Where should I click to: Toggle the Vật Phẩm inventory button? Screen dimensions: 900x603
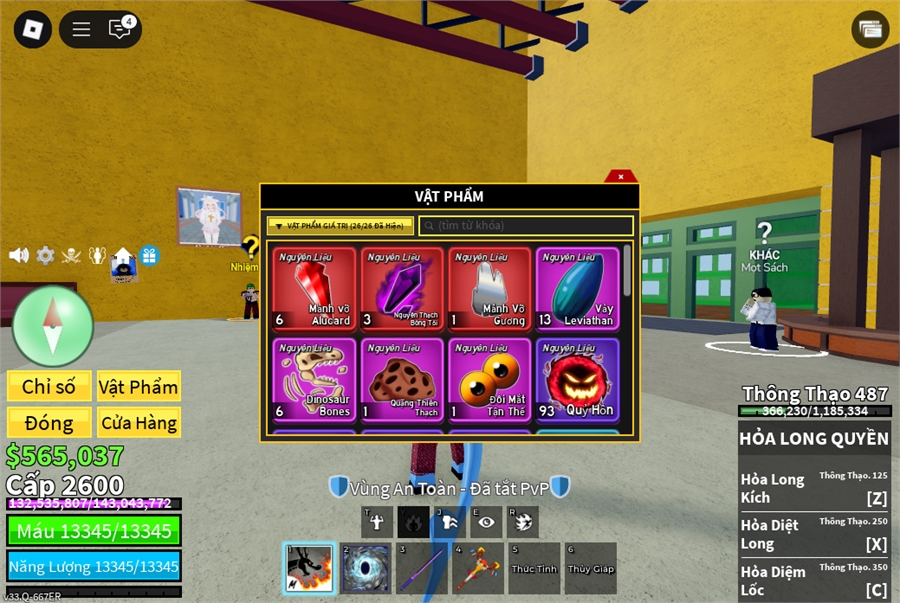(x=138, y=387)
